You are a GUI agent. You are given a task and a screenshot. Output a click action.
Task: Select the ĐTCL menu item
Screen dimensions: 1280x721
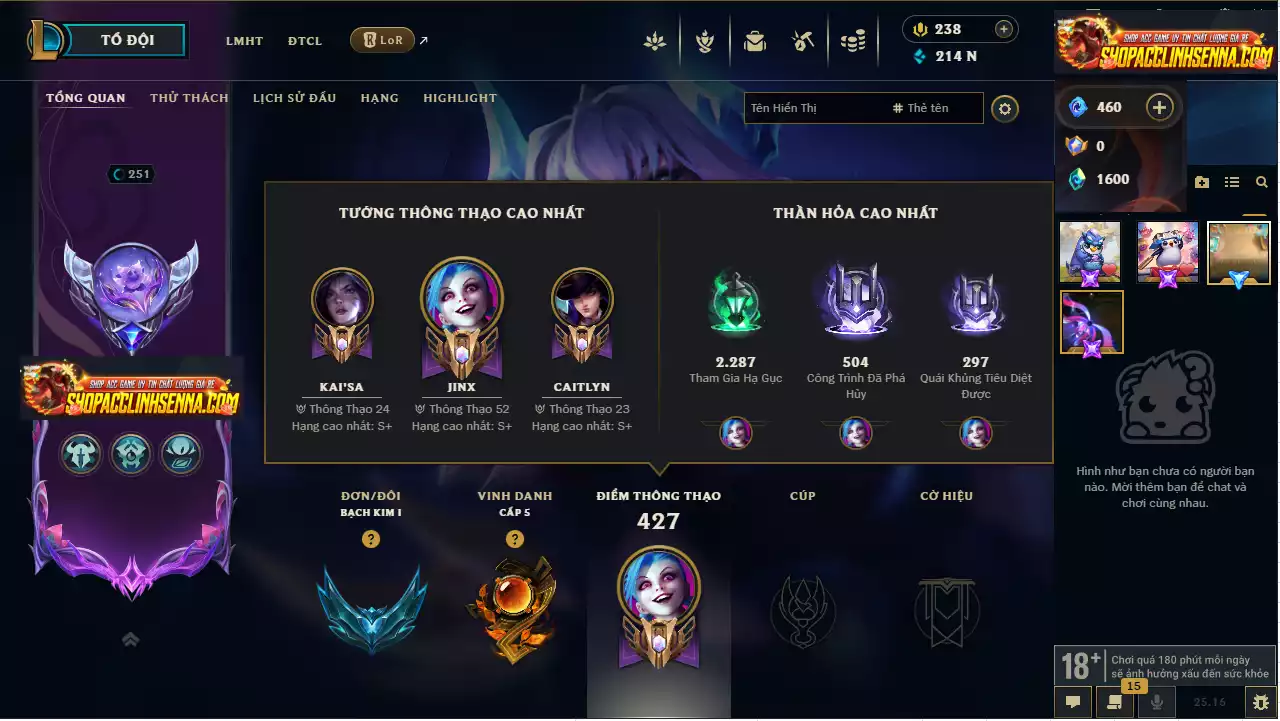pyautogui.click(x=305, y=41)
